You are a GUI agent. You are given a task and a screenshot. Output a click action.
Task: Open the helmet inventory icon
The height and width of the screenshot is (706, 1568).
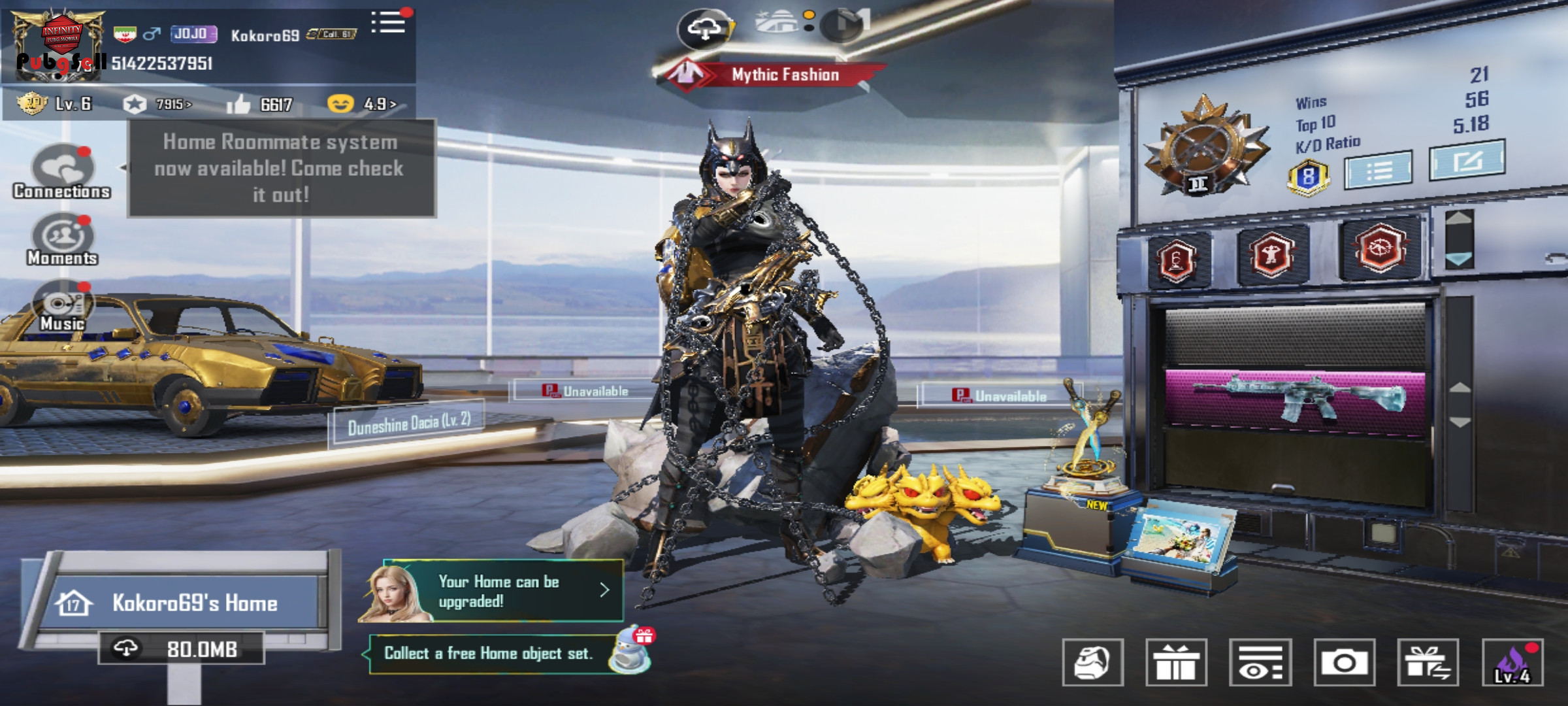(x=1093, y=663)
